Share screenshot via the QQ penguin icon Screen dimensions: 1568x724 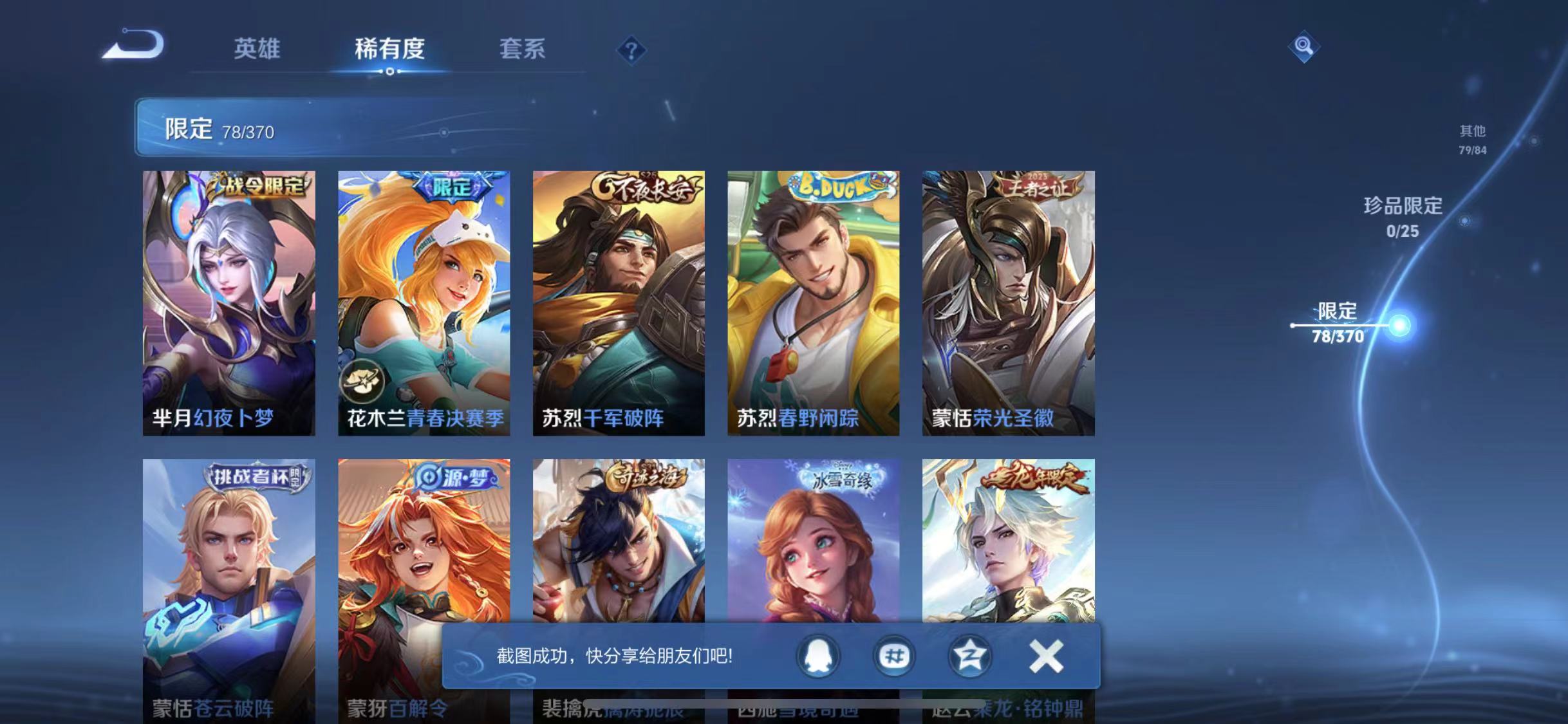(x=817, y=656)
